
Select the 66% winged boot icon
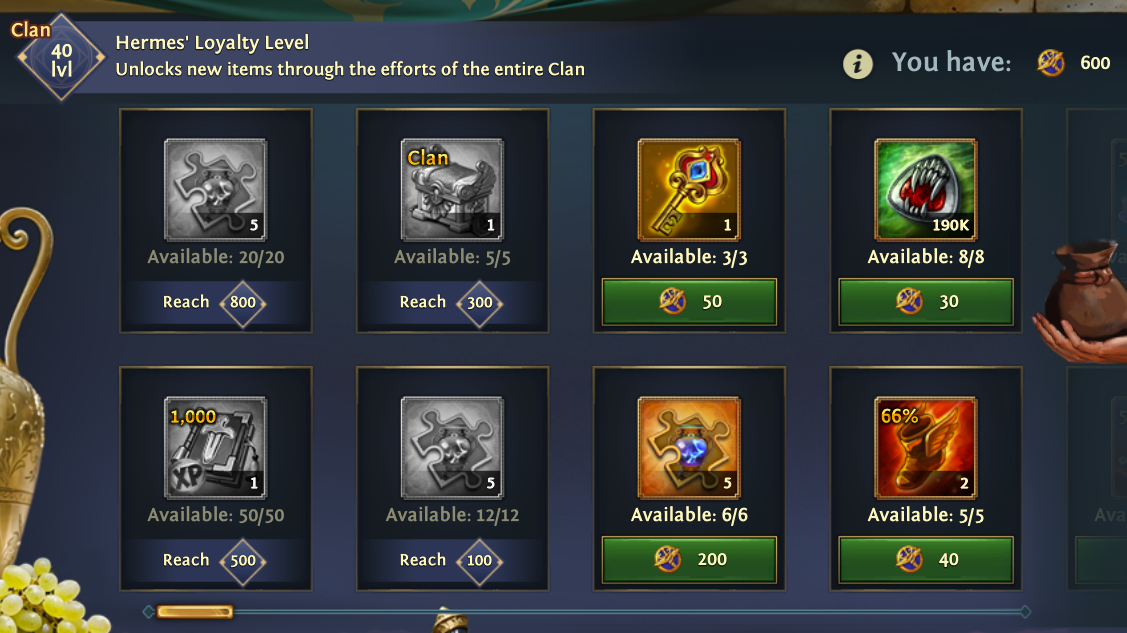925,448
